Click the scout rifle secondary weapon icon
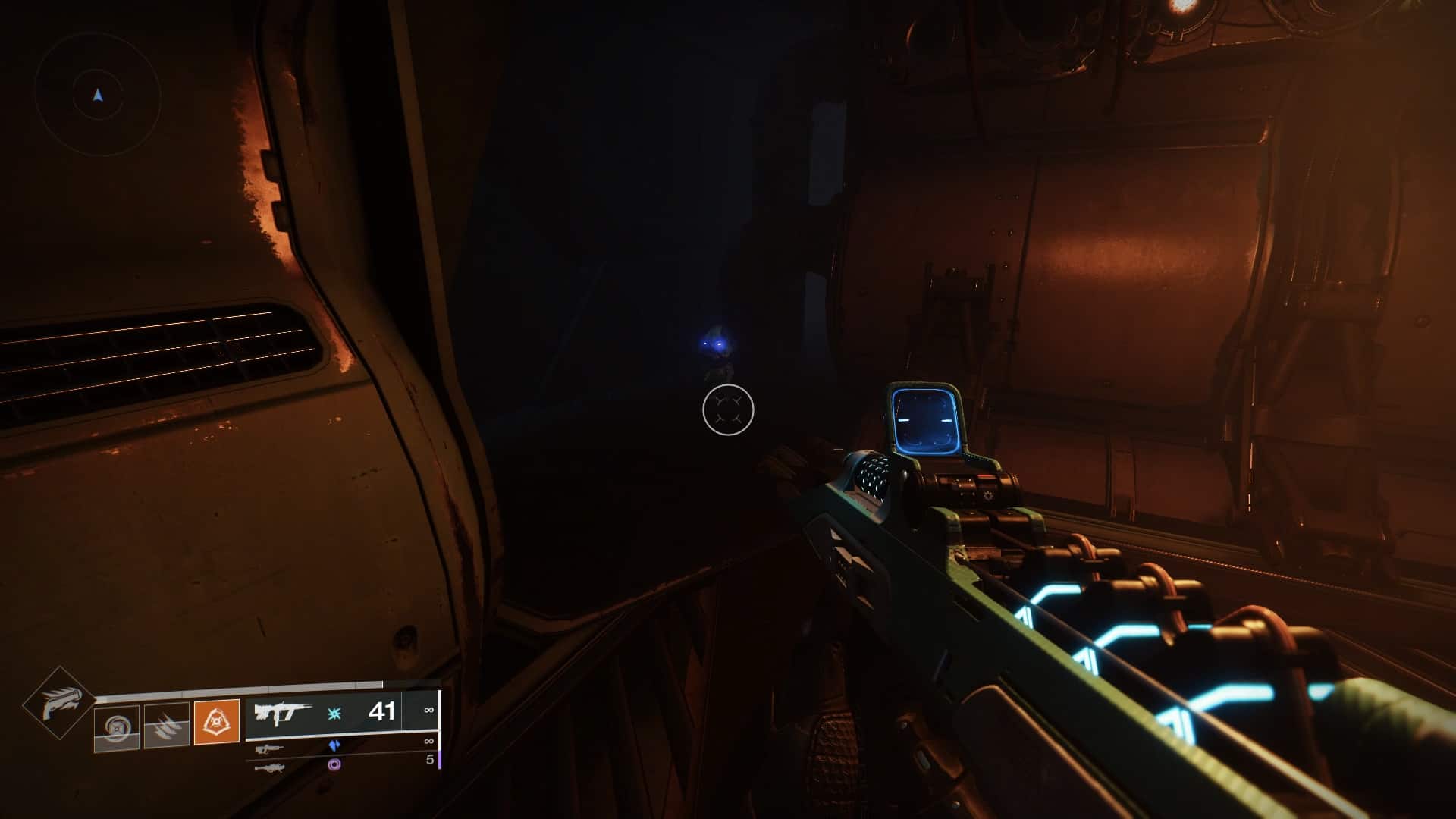 click(x=269, y=748)
